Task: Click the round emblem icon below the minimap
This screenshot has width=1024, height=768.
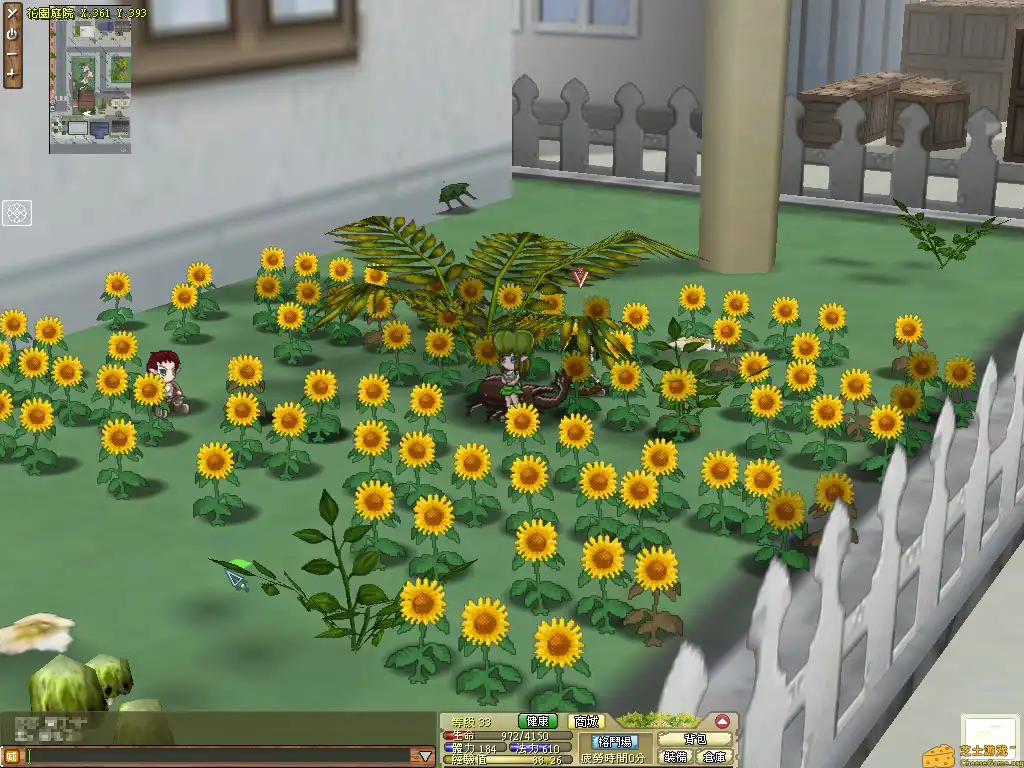Action: coord(17,212)
